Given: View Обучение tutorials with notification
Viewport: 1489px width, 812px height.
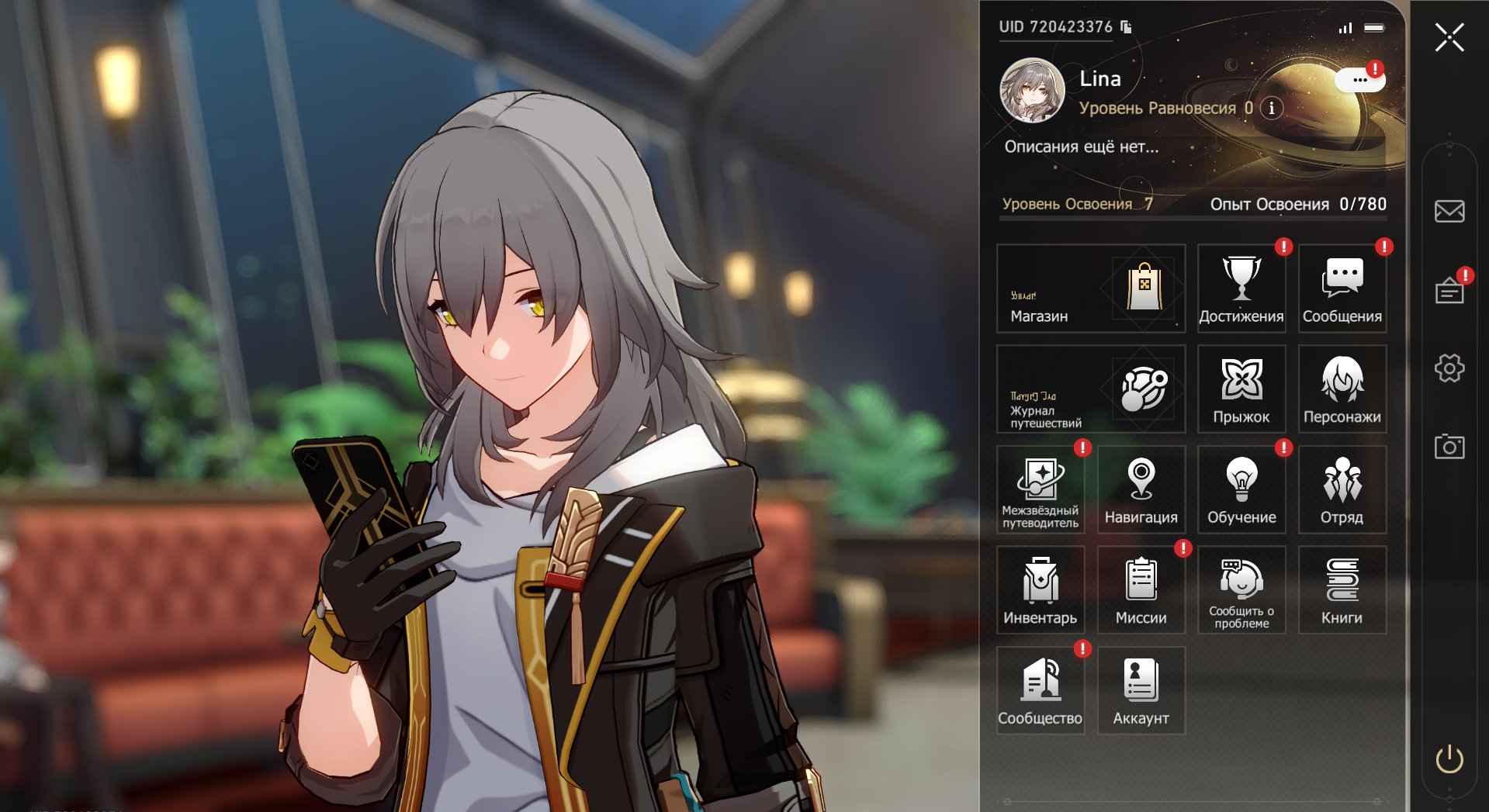Looking at the screenshot, I should point(1241,489).
